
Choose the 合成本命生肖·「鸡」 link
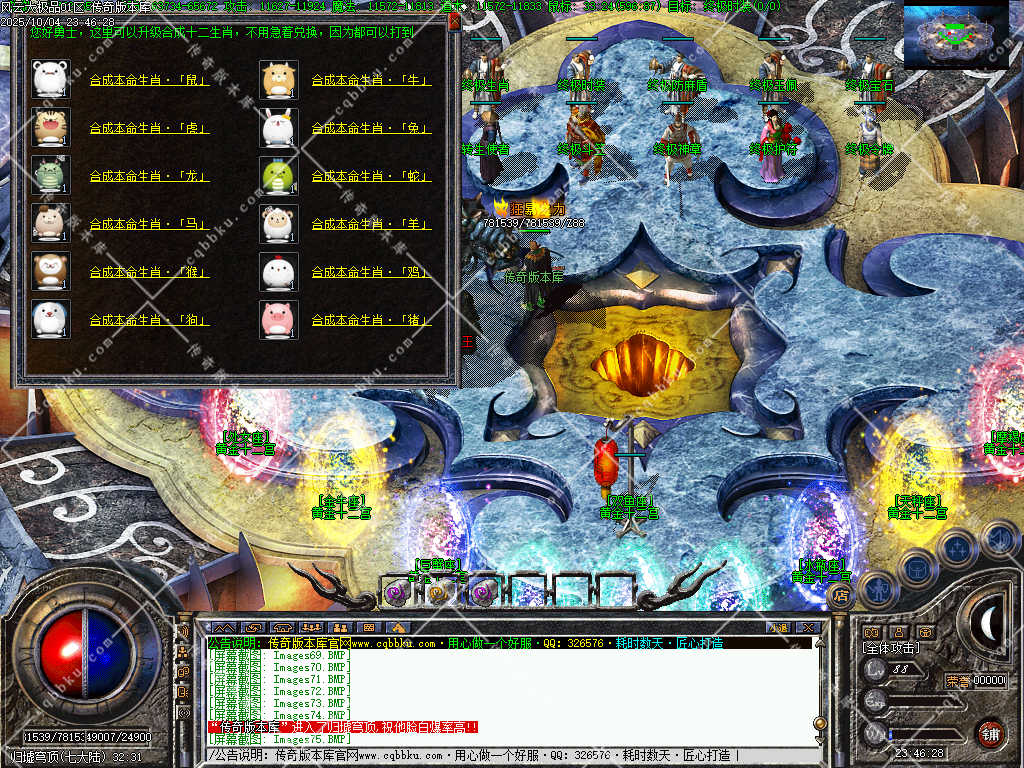point(371,272)
